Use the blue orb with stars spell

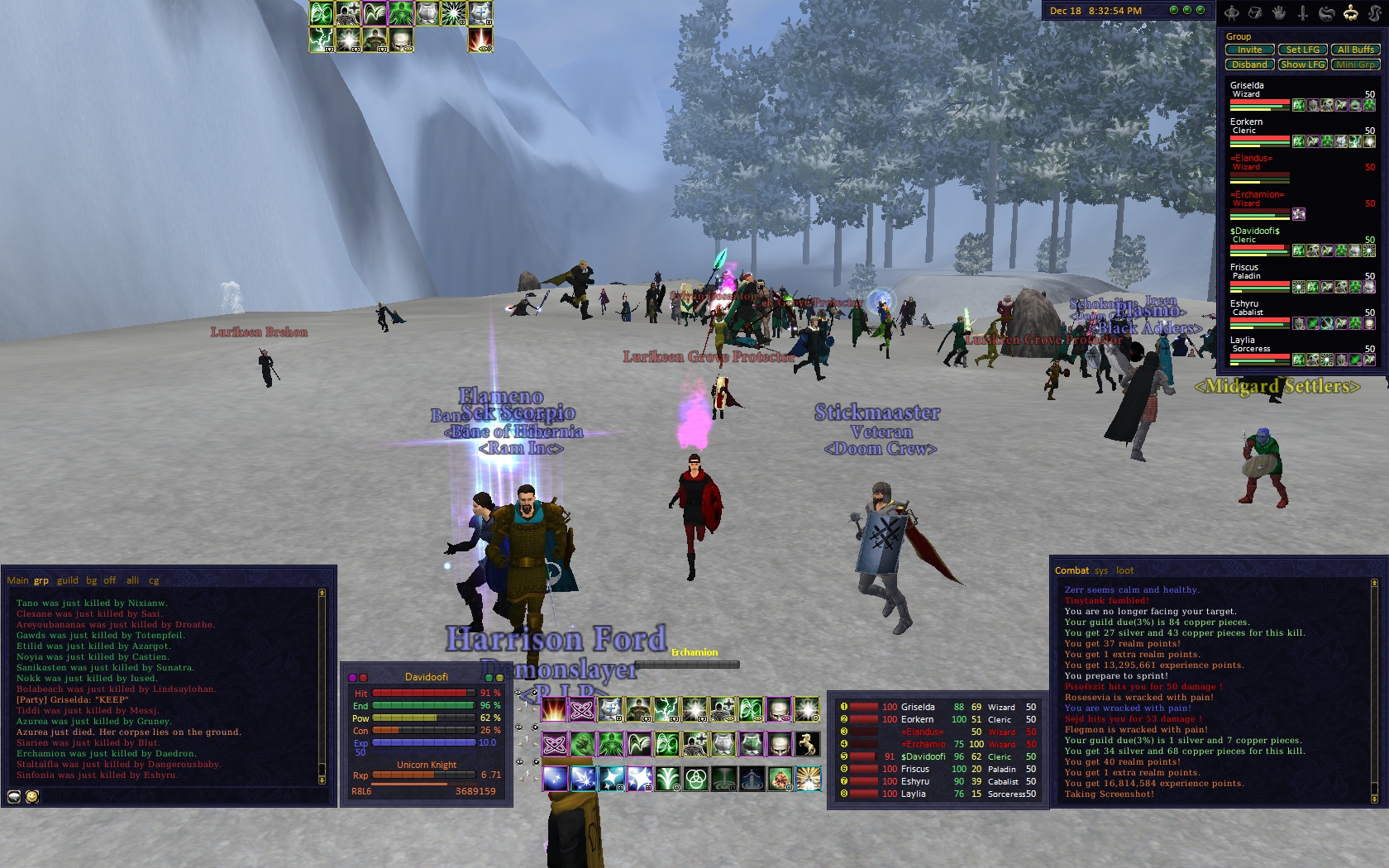tap(555, 779)
